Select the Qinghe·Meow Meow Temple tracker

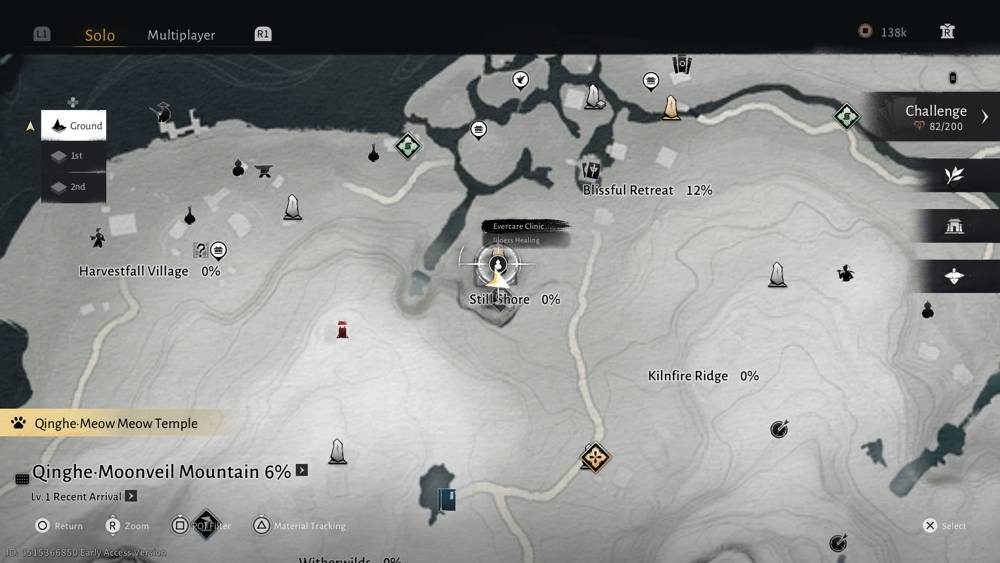click(115, 424)
